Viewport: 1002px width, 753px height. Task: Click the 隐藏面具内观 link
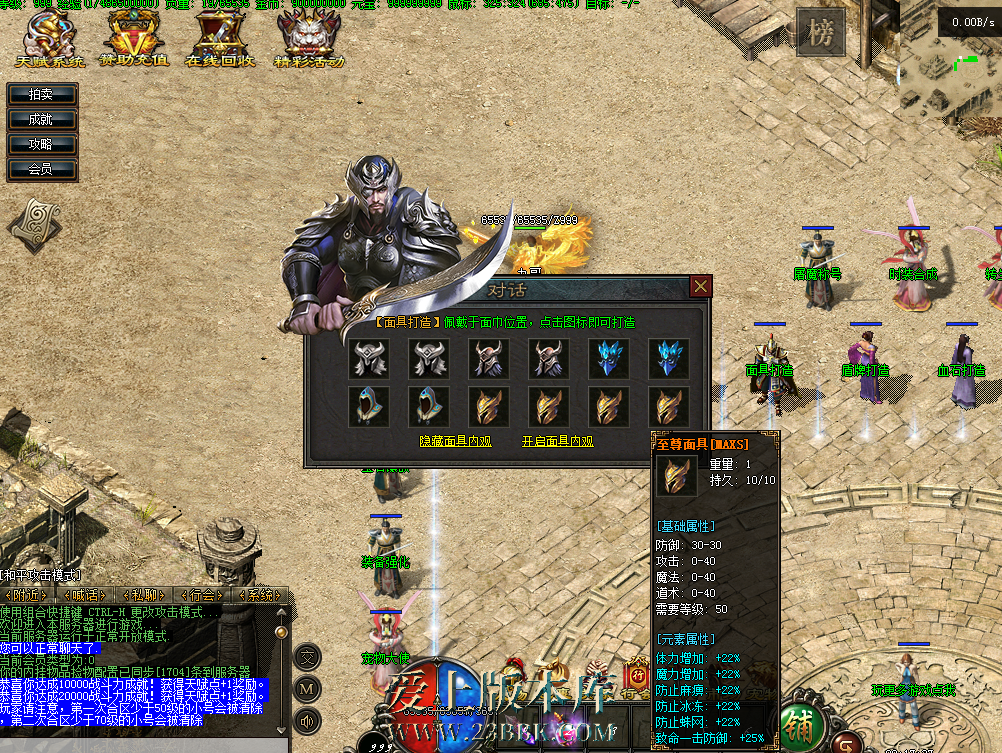(456, 440)
